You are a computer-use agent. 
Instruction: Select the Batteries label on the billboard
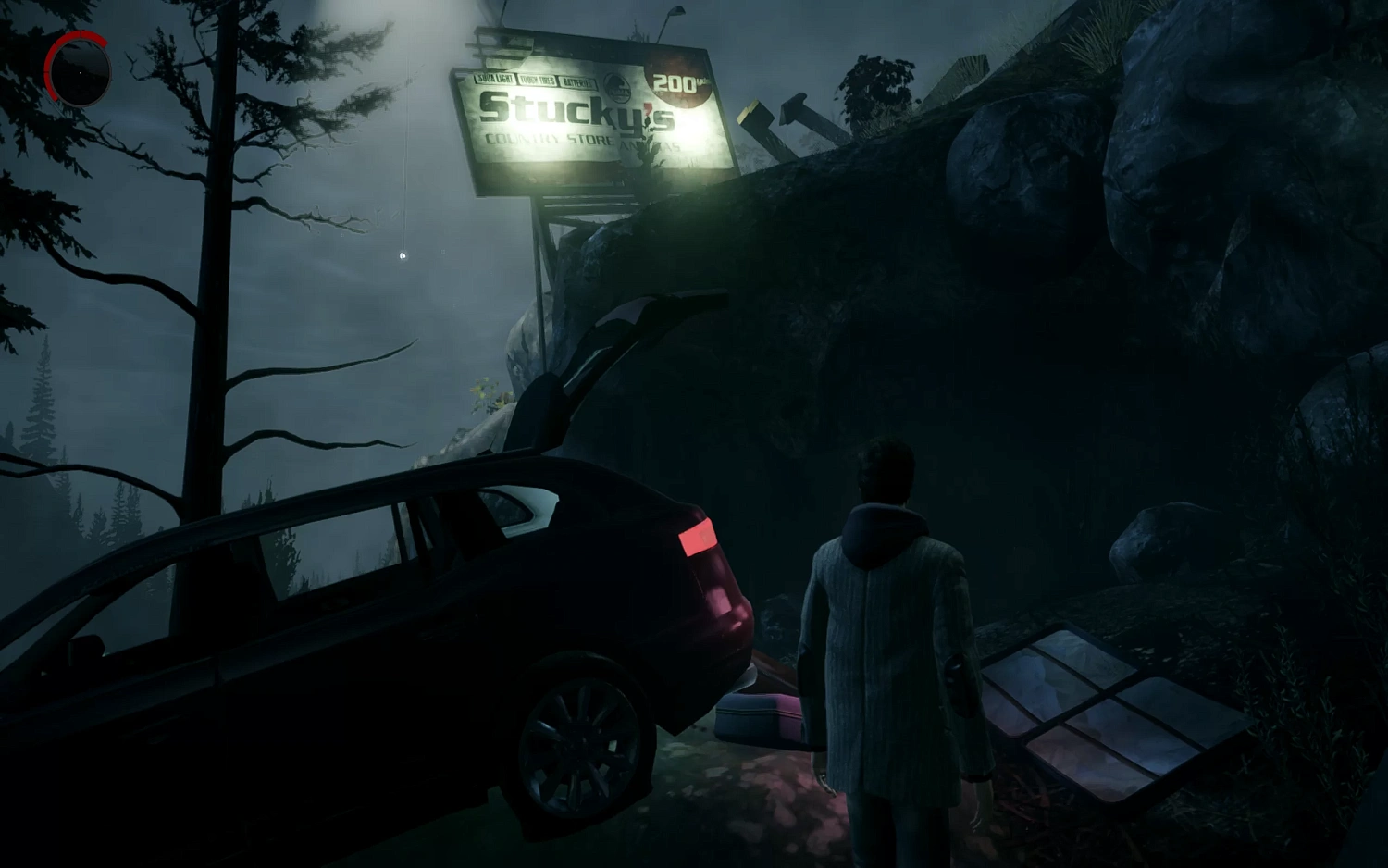pyautogui.click(x=577, y=82)
